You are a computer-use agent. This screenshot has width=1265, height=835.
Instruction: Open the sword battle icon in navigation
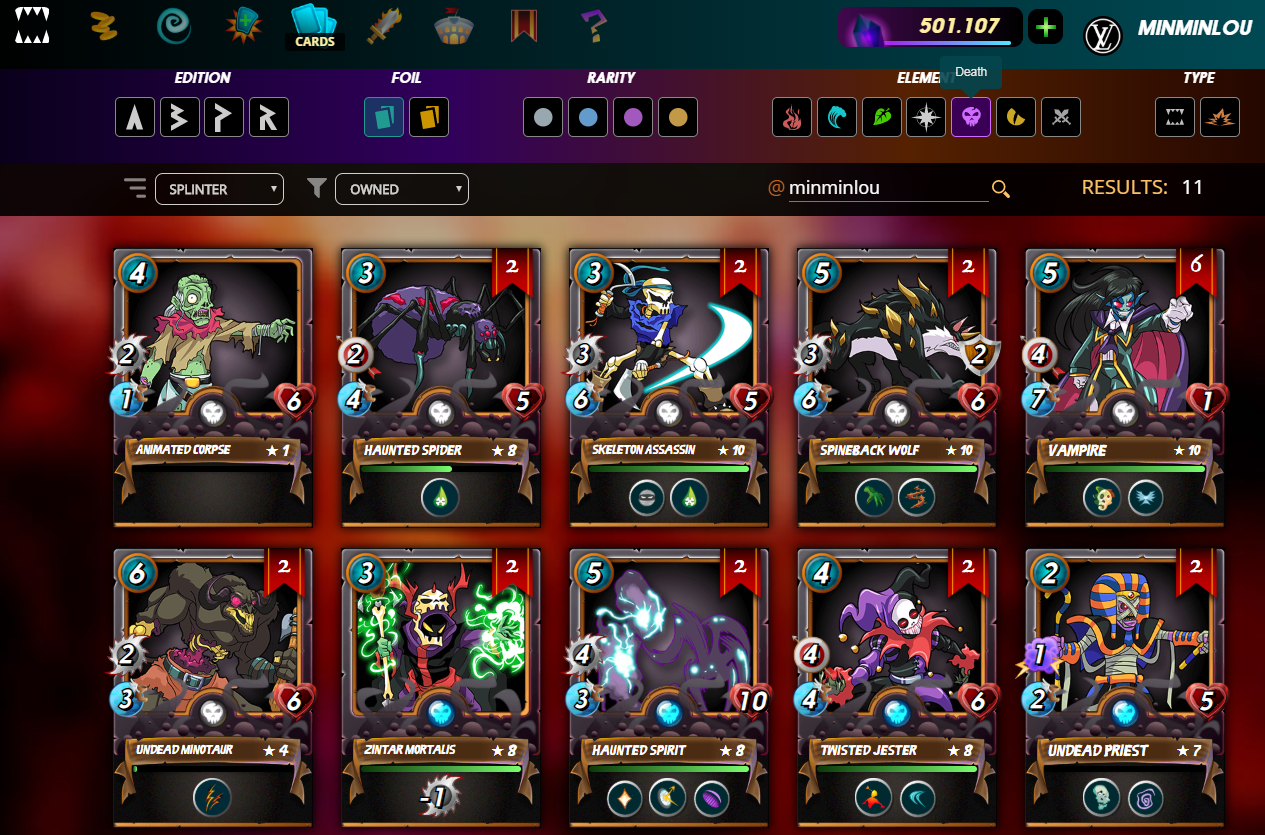(x=384, y=27)
